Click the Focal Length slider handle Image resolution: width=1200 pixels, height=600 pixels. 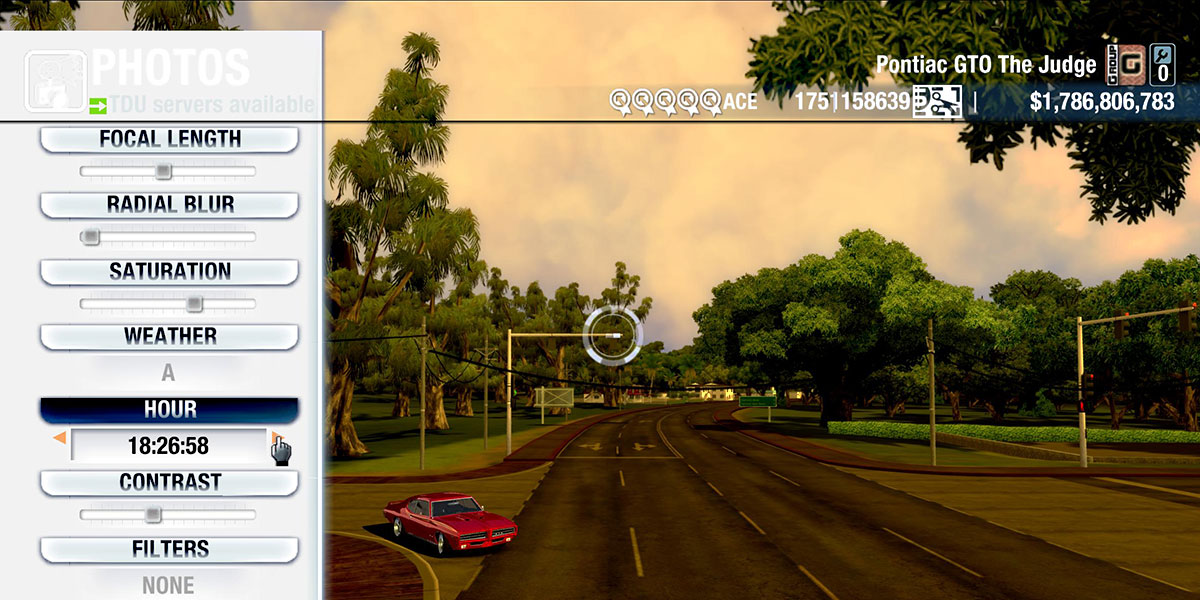tap(163, 172)
